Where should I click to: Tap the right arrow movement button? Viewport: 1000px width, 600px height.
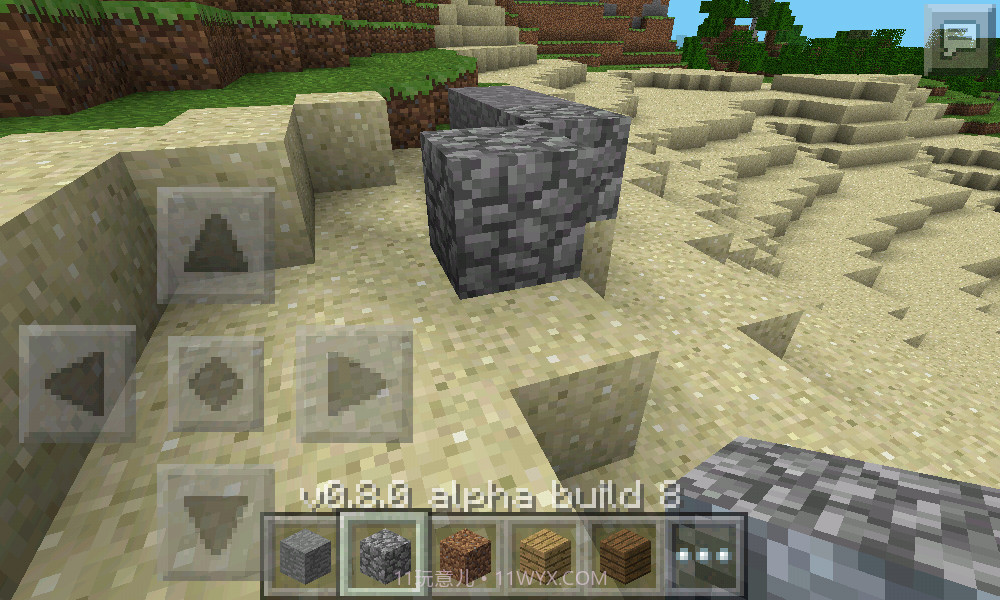[x=354, y=383]
